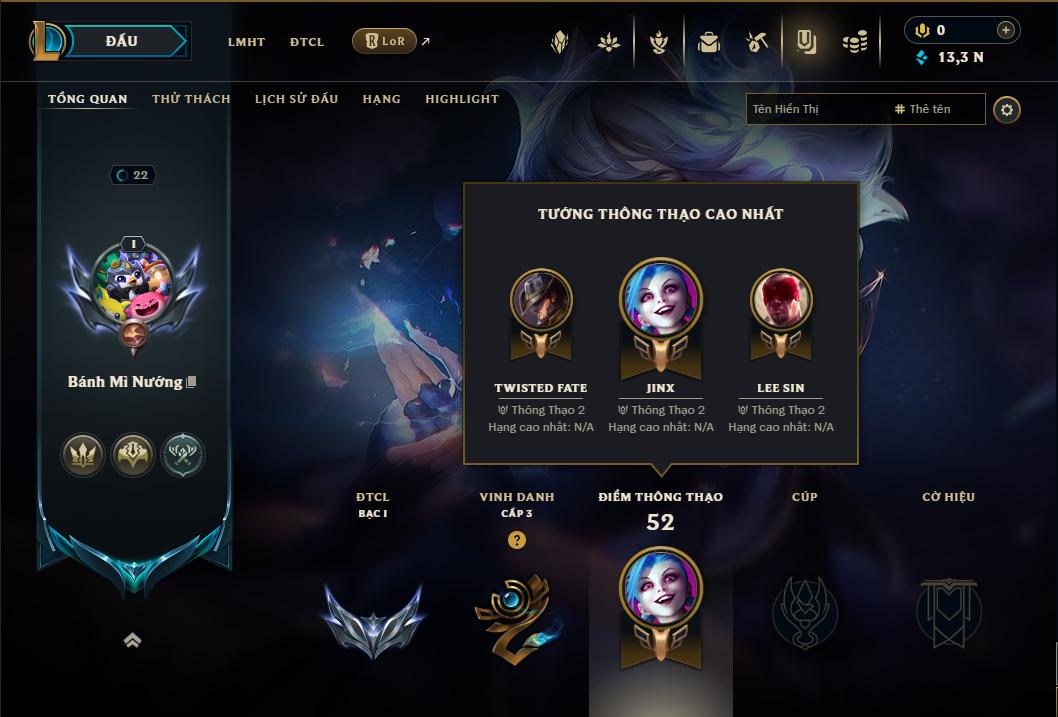Image resolution: width=1058 pixels, height=717 pixels.
Task: Click the VINH DANH question mark icon
Action: [517, 540]
